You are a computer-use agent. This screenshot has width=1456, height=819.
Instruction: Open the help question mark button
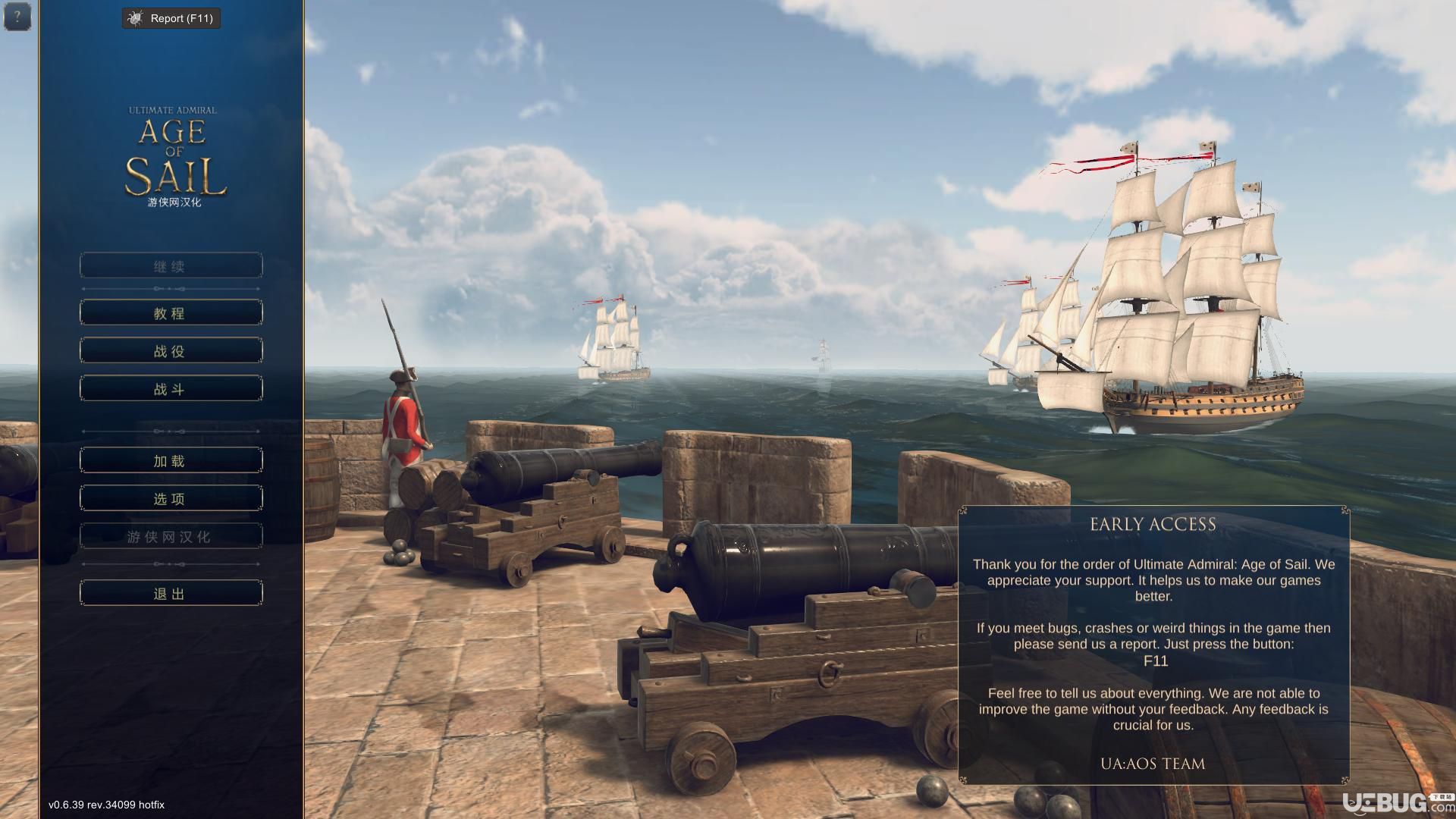point(17,17)
